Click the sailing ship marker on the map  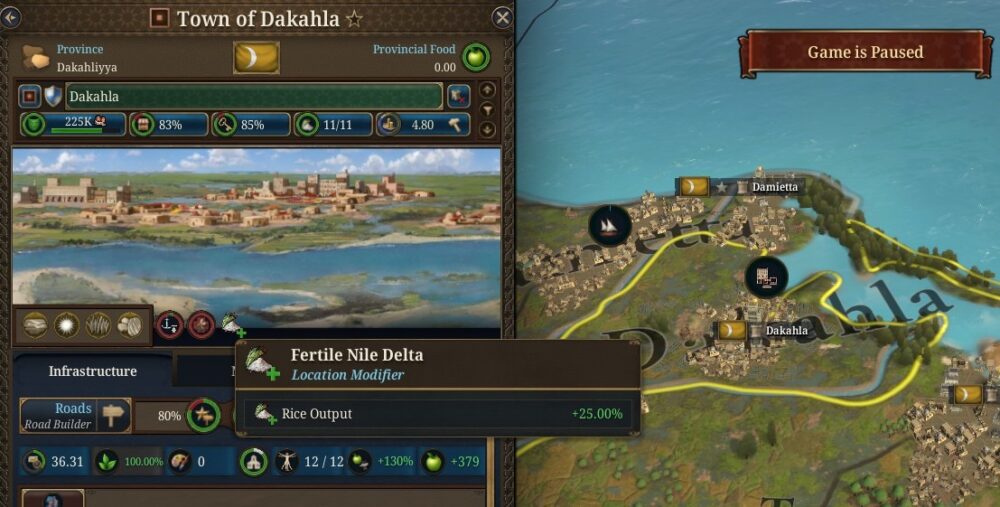609,226
